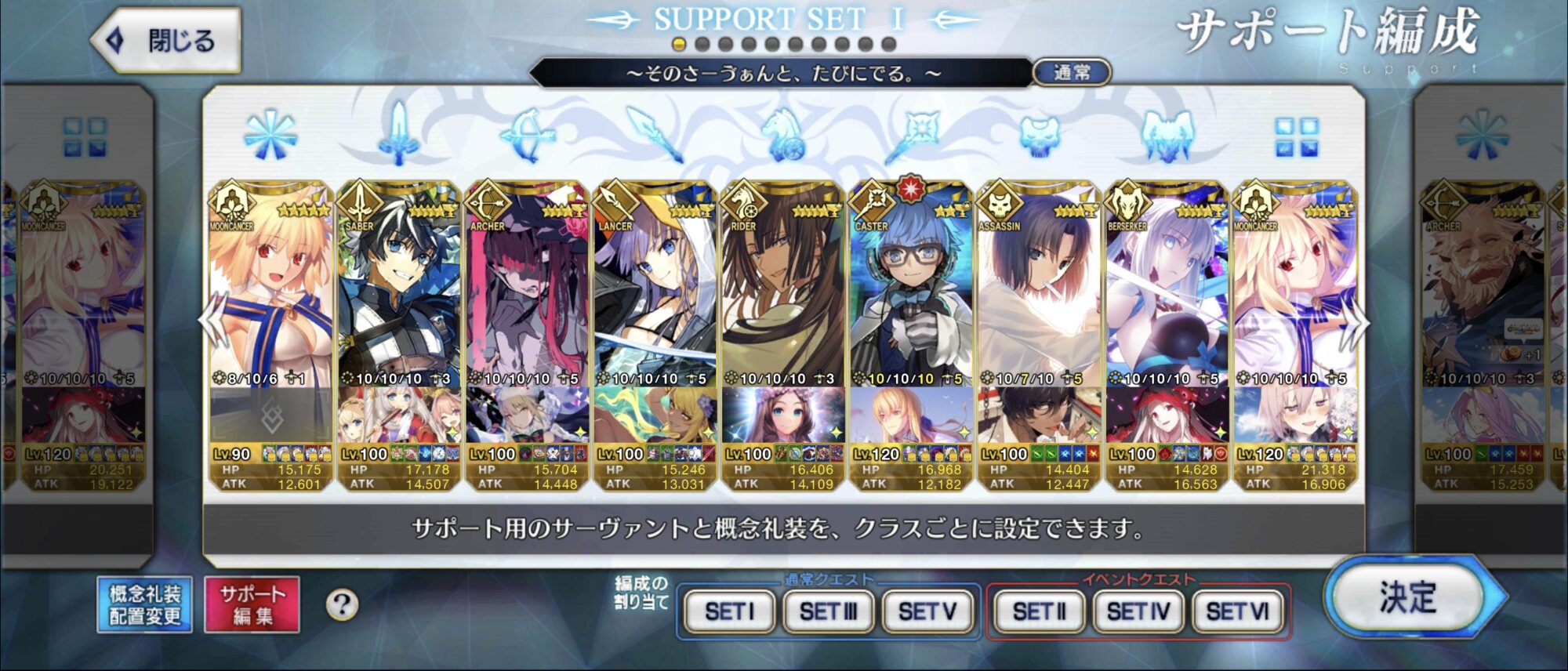Confirm with the 決定 button
Image resolution: width=1568 pixels, height=671 pixels.
coord(1409,598)
